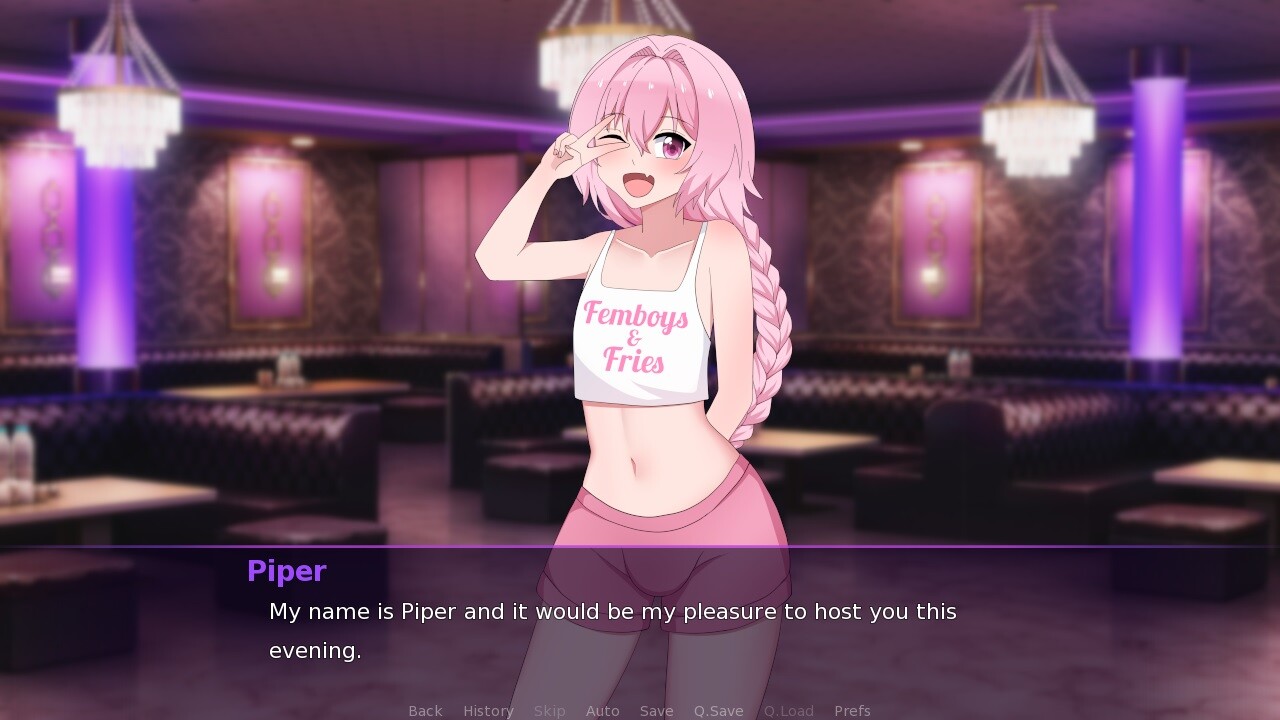
Task: Click the club background to advance the scene
Action: pyautogui.click(x=200, y=250)
